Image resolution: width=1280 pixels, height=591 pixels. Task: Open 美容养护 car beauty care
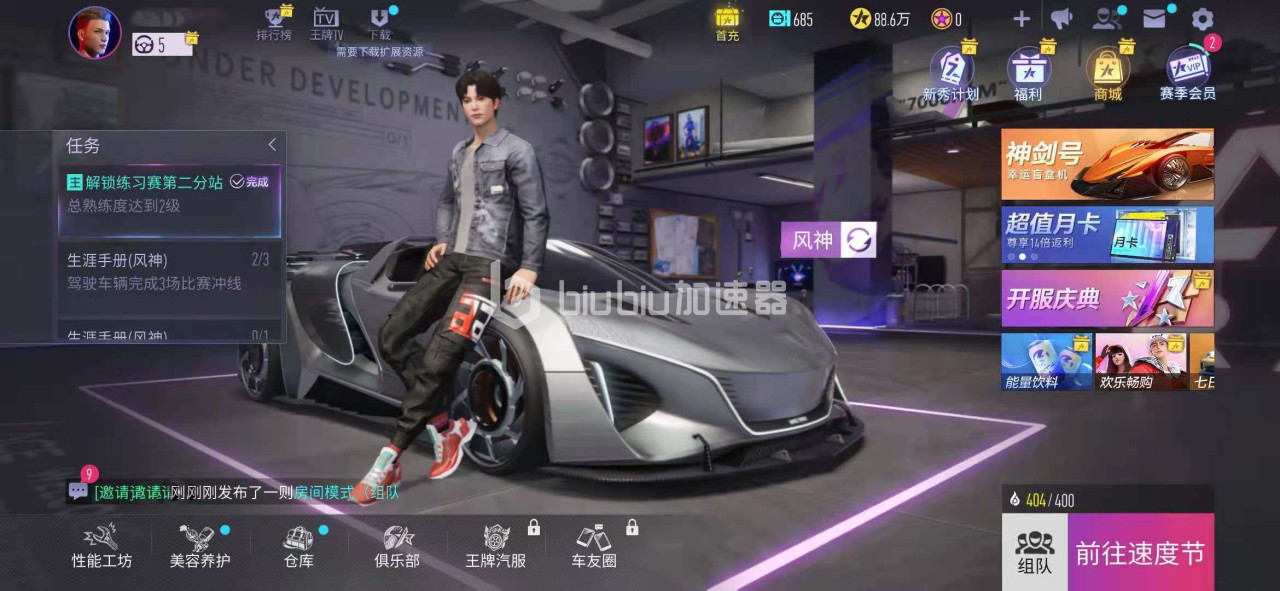[x=199, y=546]
